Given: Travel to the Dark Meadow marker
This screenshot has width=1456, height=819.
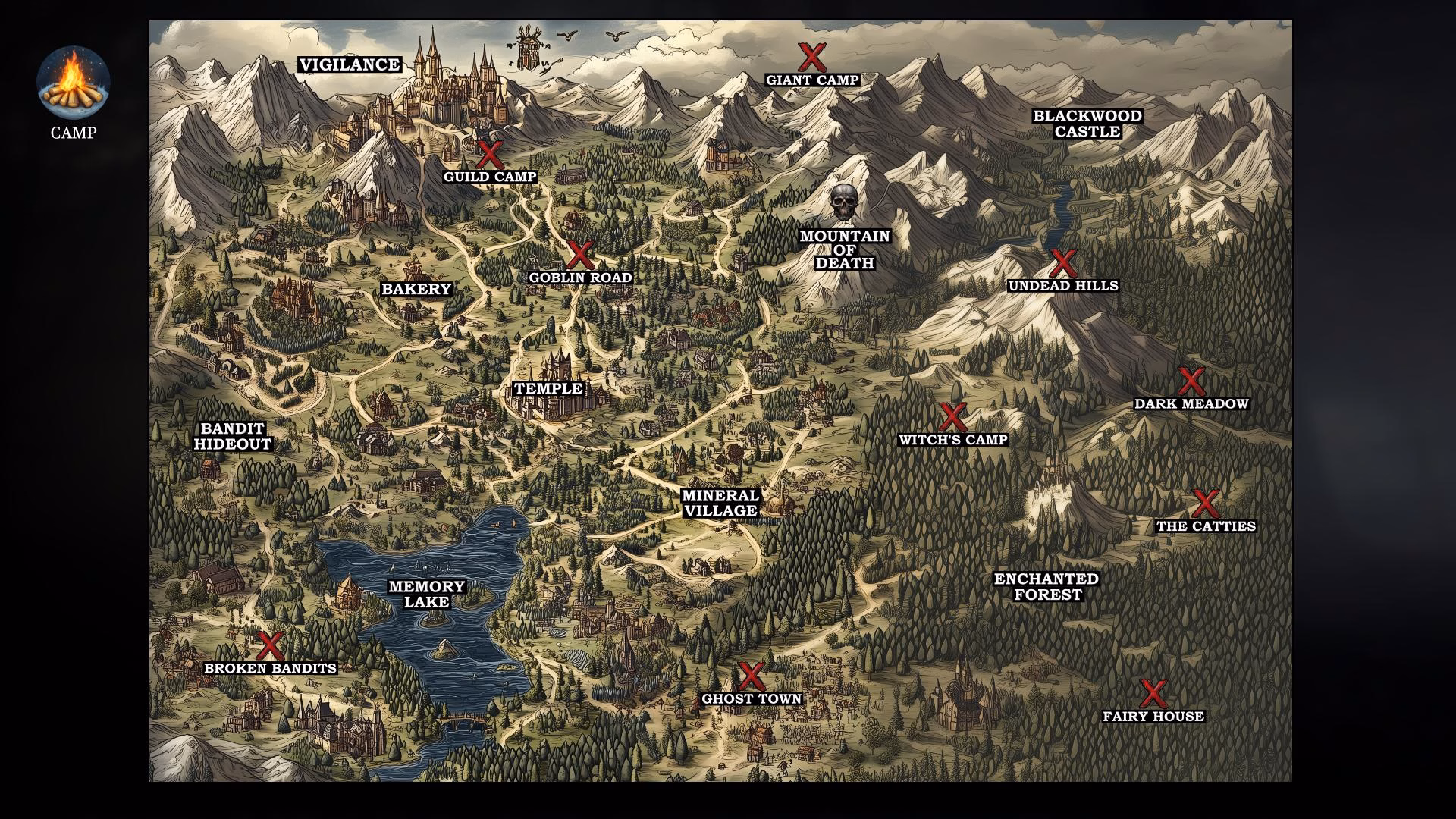Looking at the screenshot, I should click(x=1191, y=382).
